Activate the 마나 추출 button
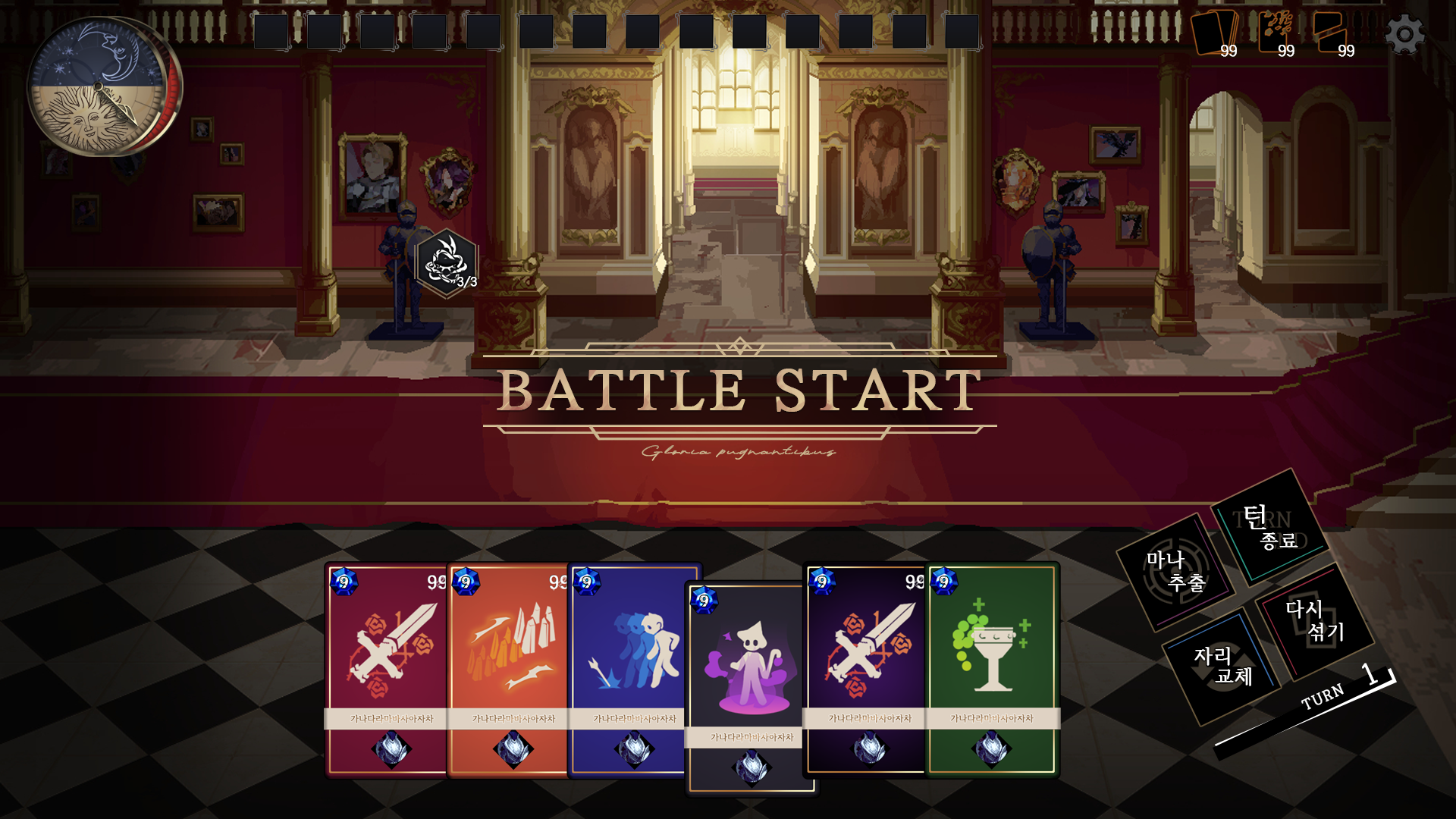1456x819 pixels. coord(1175,572)
